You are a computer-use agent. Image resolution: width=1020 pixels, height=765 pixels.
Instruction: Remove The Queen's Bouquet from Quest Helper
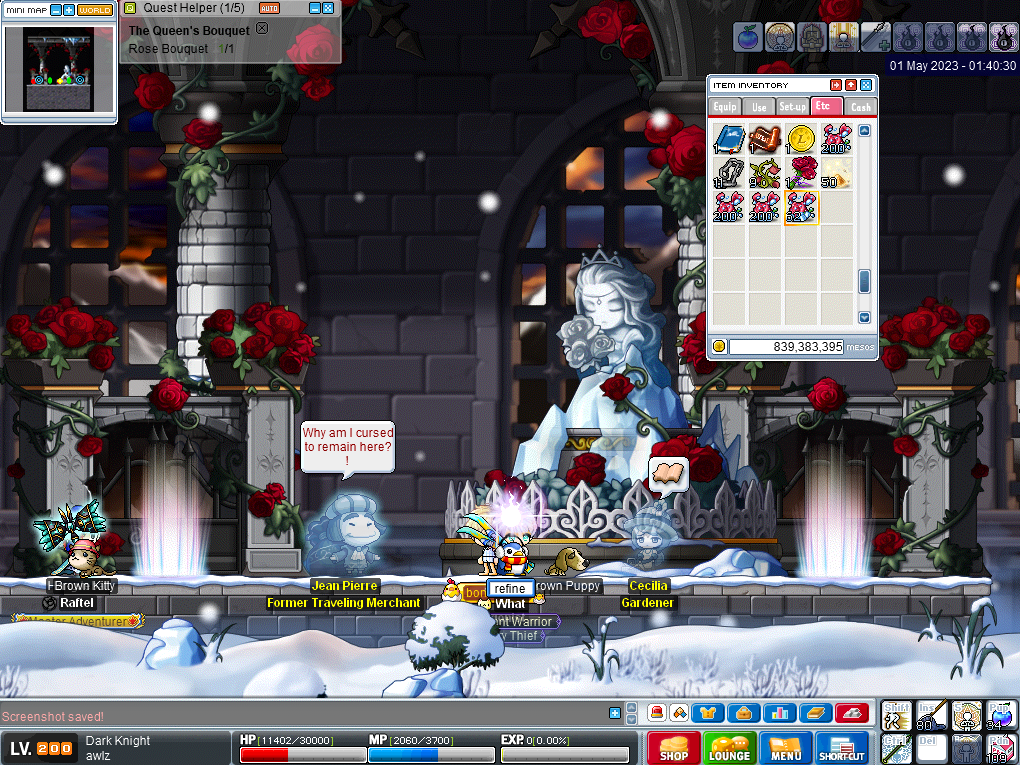coord(262,29)
